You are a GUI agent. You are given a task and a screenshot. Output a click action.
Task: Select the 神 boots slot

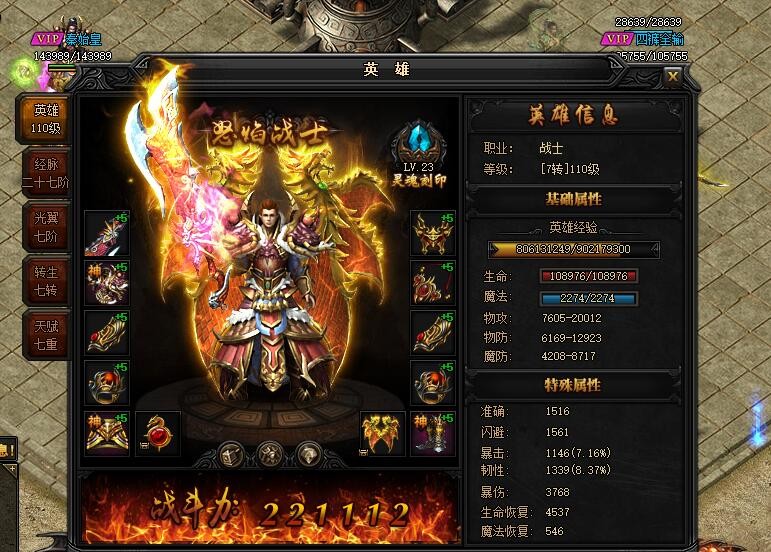click(x=433, y=433)
